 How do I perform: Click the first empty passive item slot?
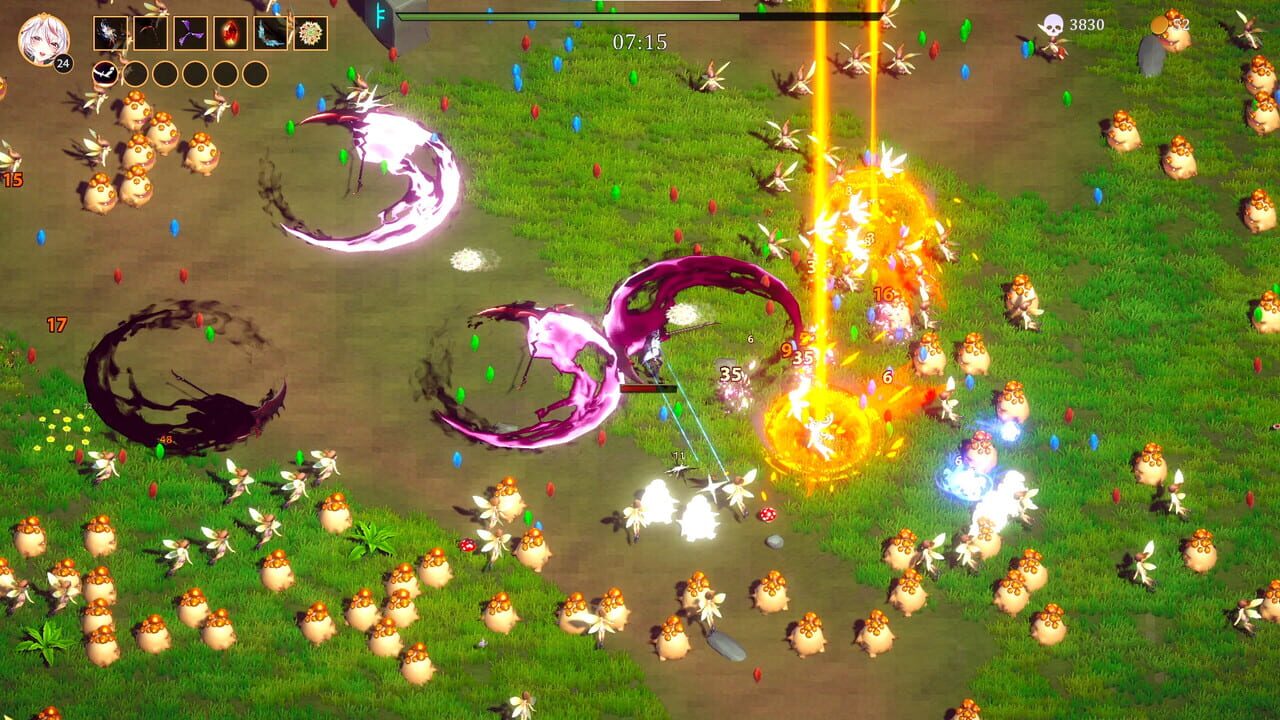[138, 71]
